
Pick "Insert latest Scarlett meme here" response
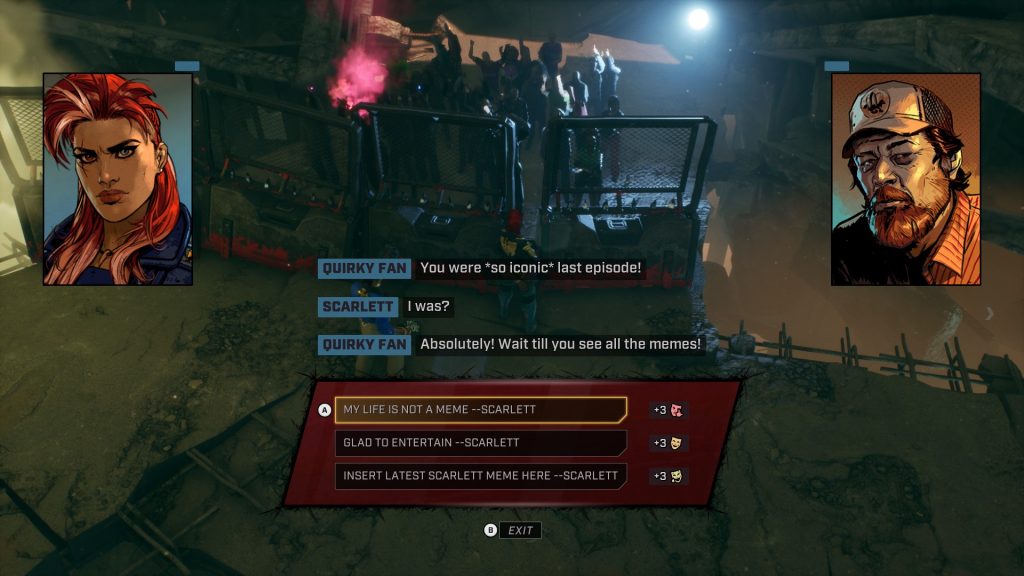click(480, 476)
